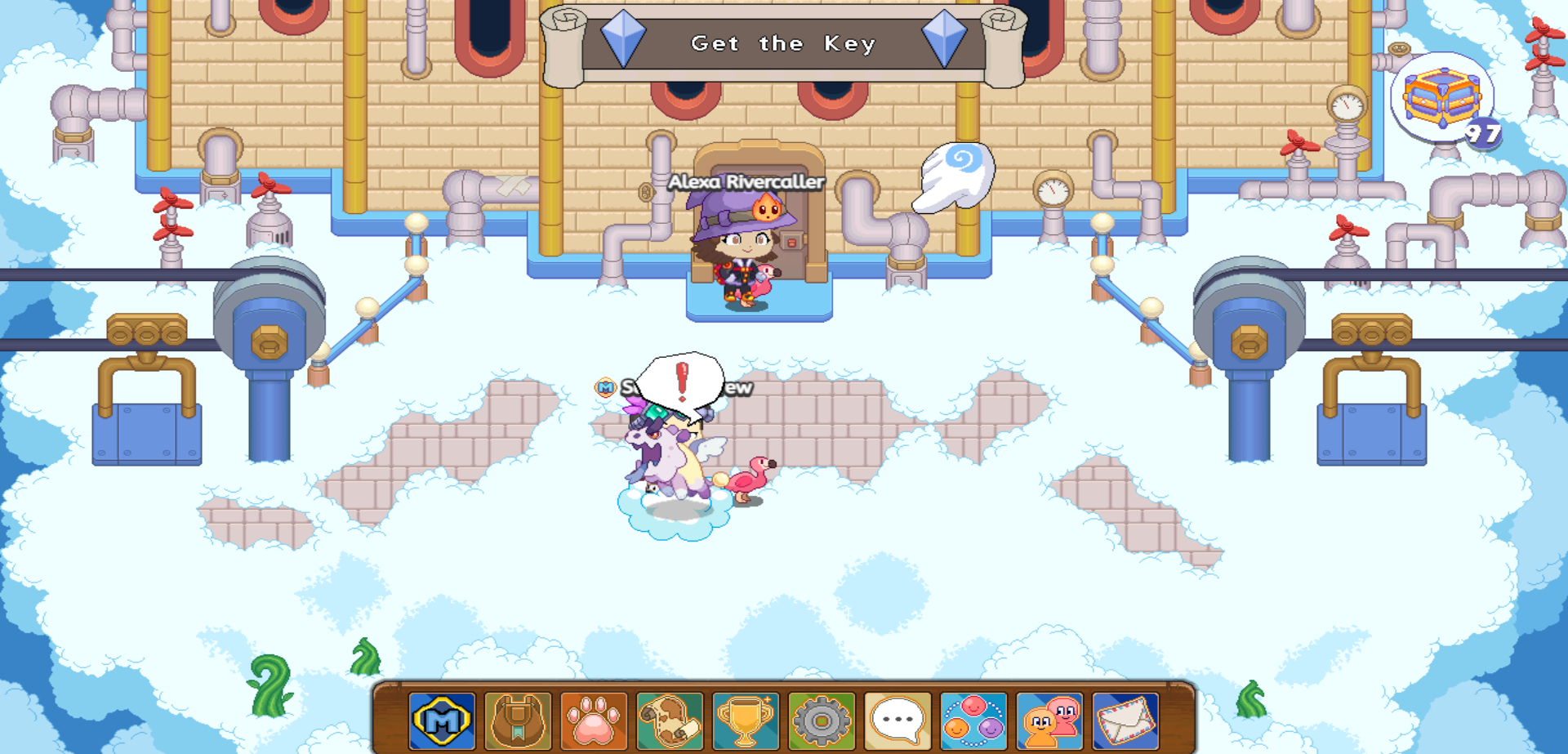Open the chat speech bubble icon
1568x754 pixels.
[899, 719]
